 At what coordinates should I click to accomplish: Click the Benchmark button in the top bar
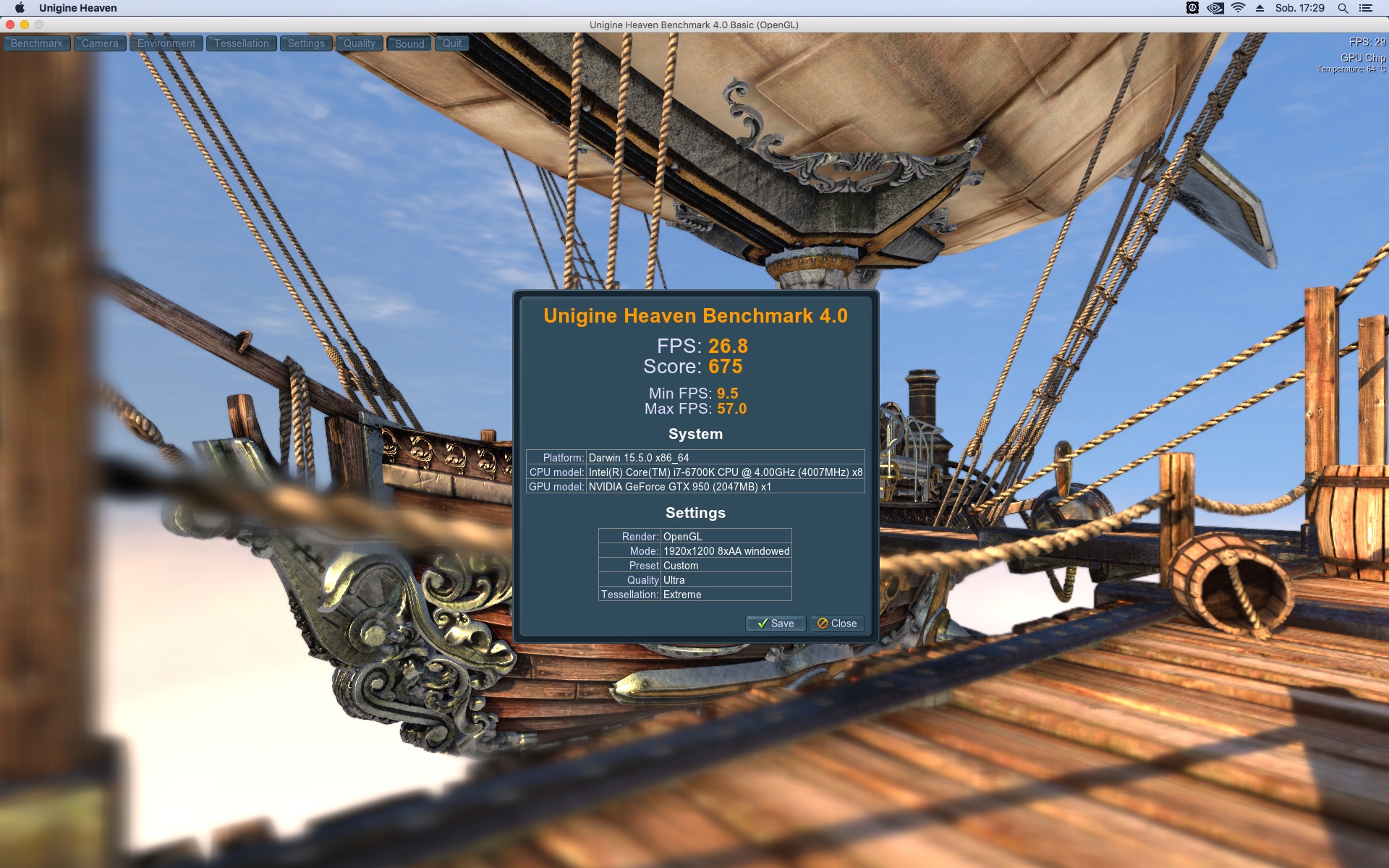point(37,43)
